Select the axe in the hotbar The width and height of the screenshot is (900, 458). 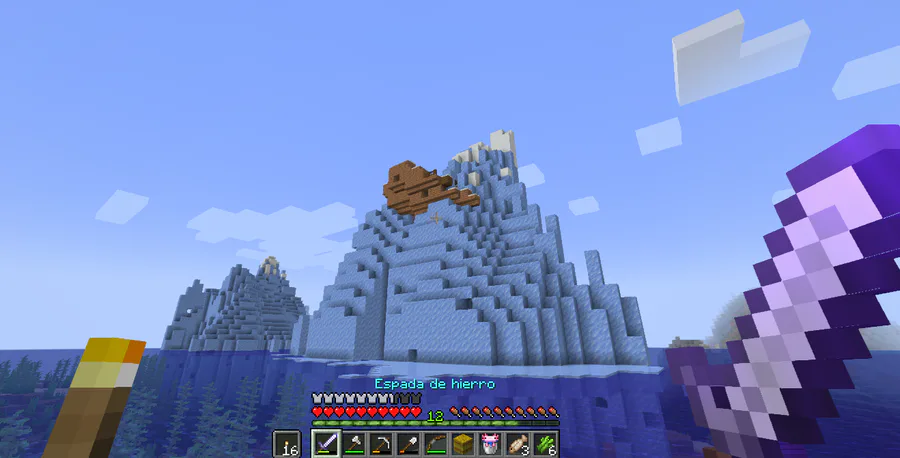[x=354, y=444]
